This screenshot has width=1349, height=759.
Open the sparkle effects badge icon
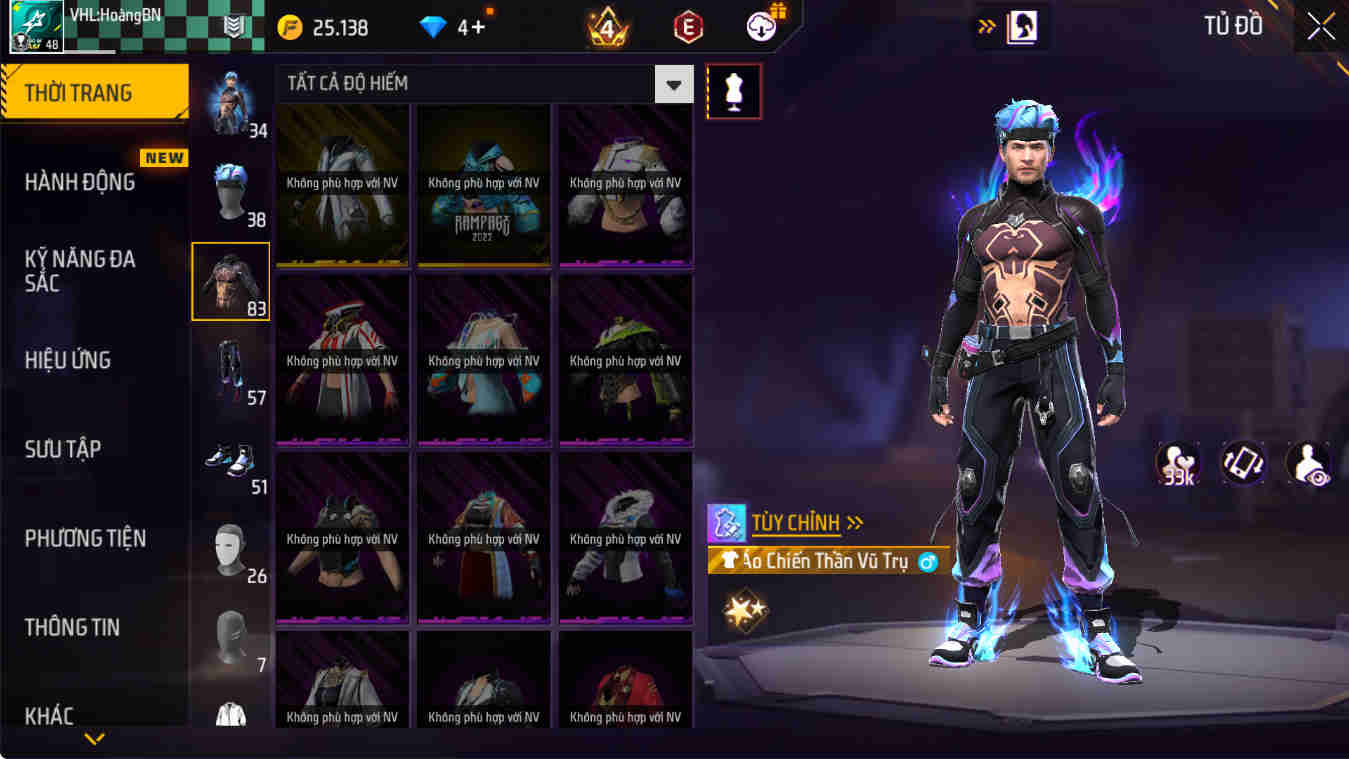(745, 610)
